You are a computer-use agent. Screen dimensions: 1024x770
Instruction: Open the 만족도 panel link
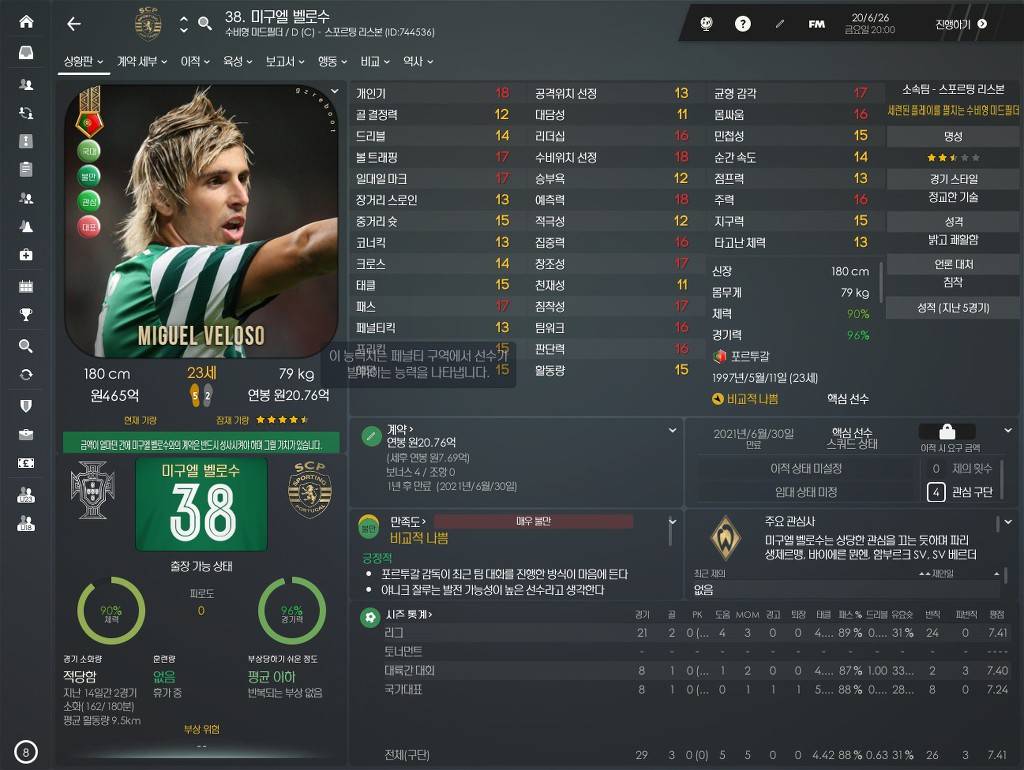point(408,521)
